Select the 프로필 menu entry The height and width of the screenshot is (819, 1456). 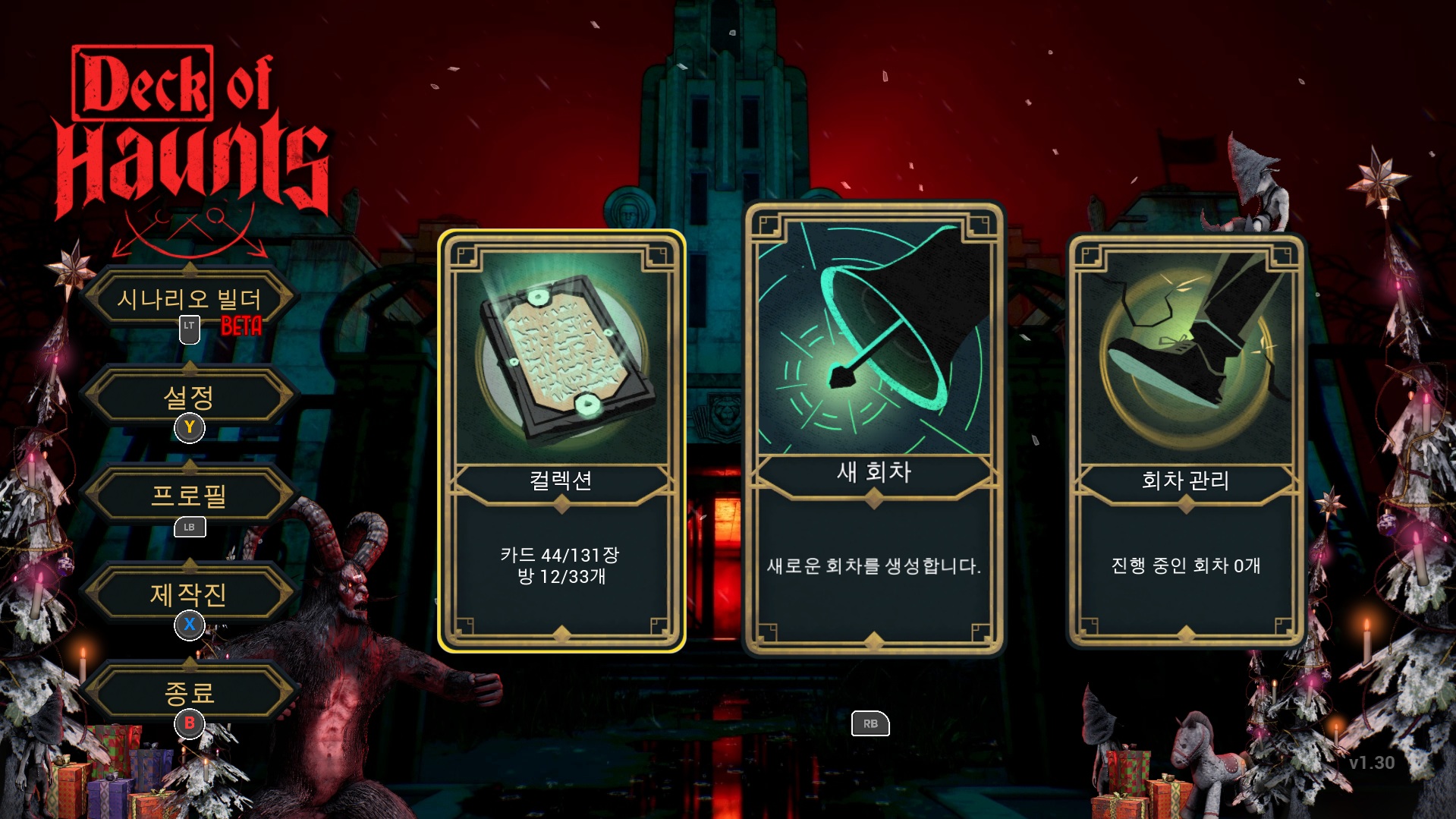tap(189, 496)
